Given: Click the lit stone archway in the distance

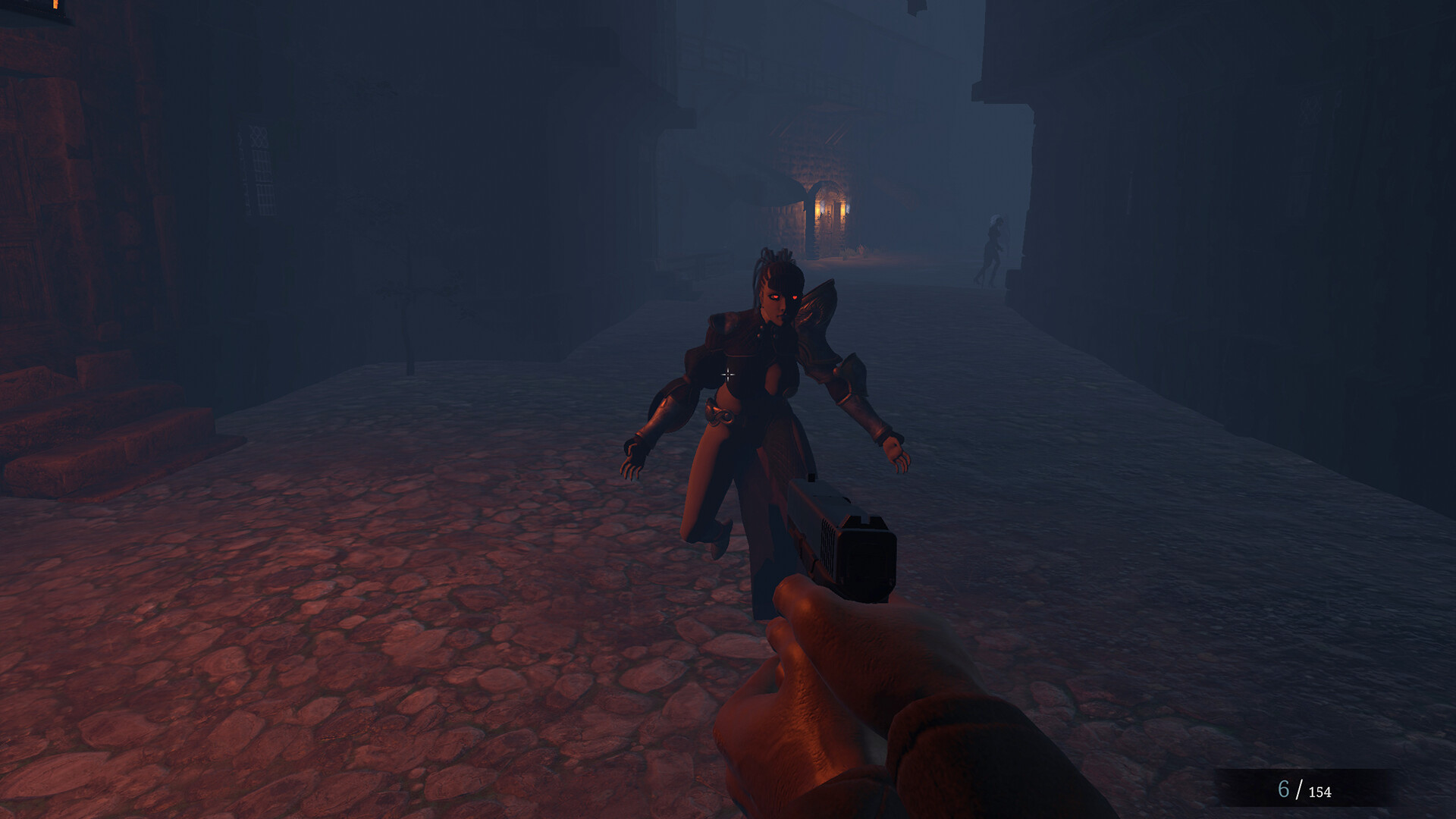Looking at the screenshot, I should pos(830,193).
